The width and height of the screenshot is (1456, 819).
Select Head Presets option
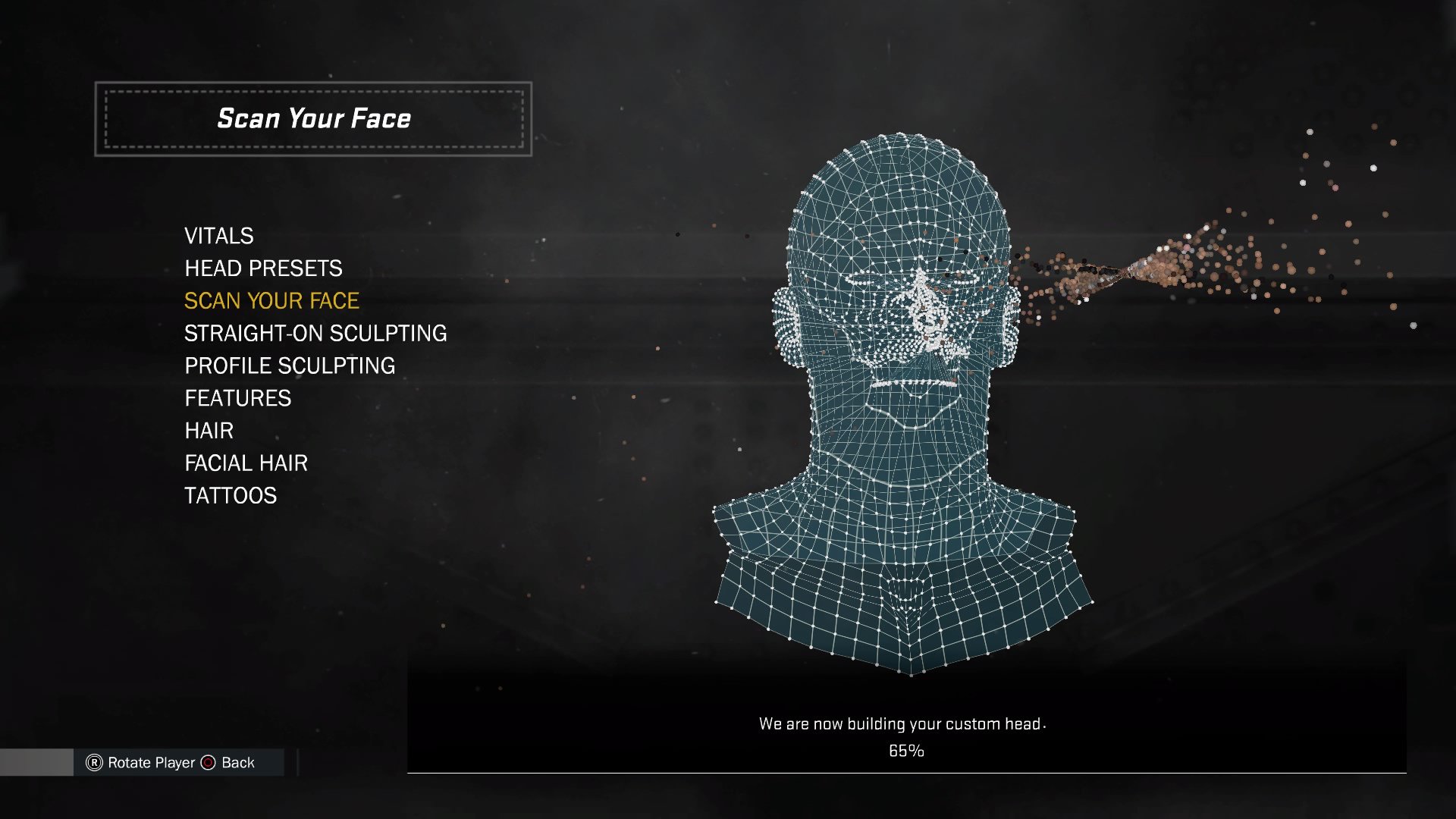(x=263, y=268)
